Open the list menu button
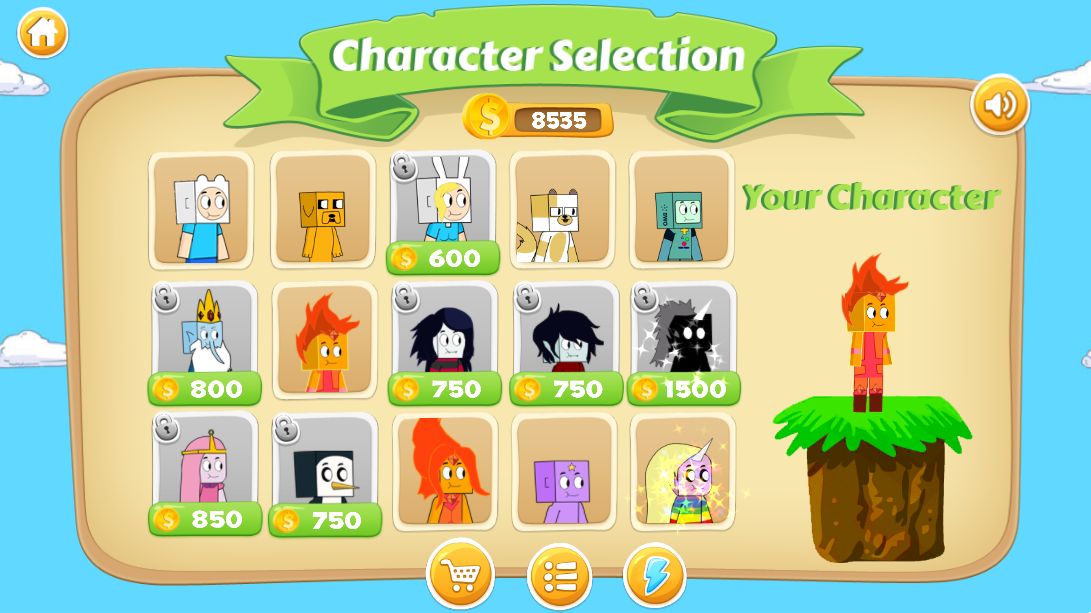This screenshot has width=1091, height=613. point(559,576)
